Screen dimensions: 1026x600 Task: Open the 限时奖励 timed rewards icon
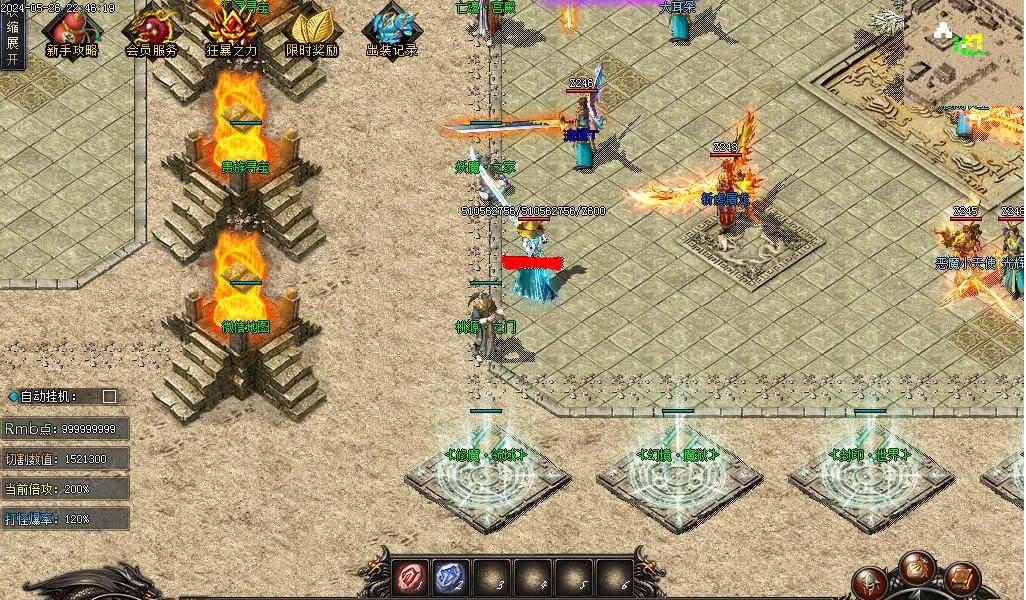point(311,32)
